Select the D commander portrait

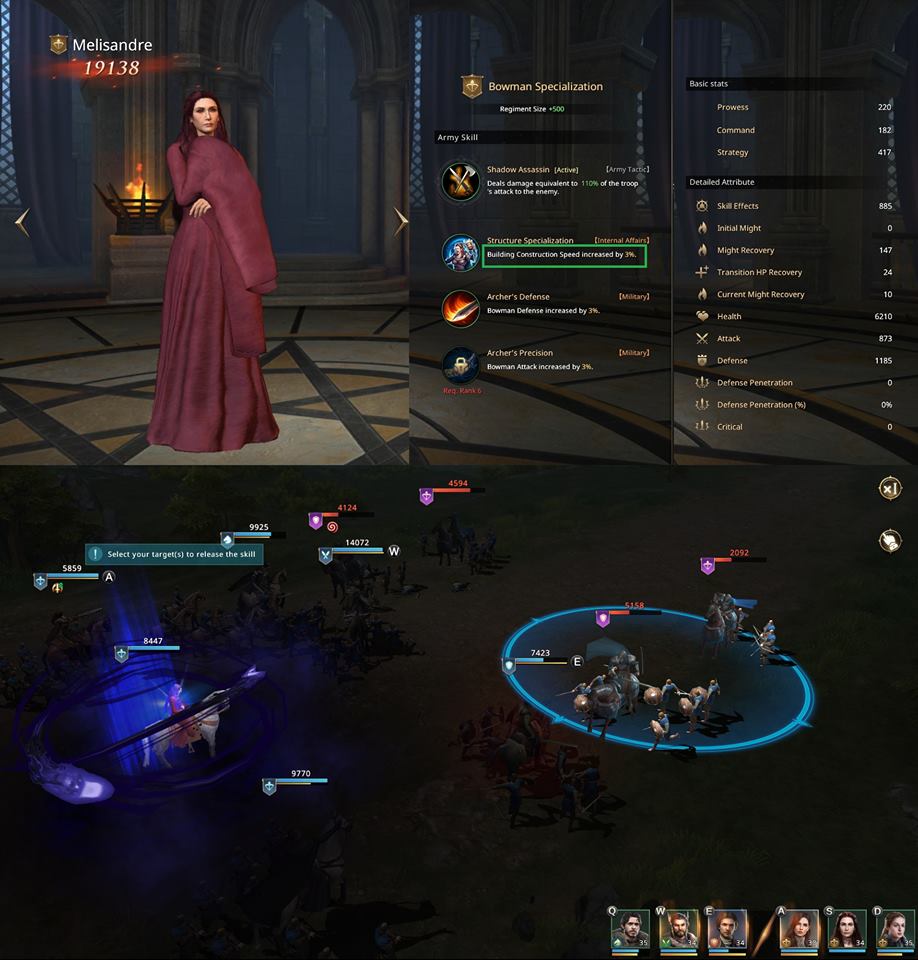click(x=893, y=929)
